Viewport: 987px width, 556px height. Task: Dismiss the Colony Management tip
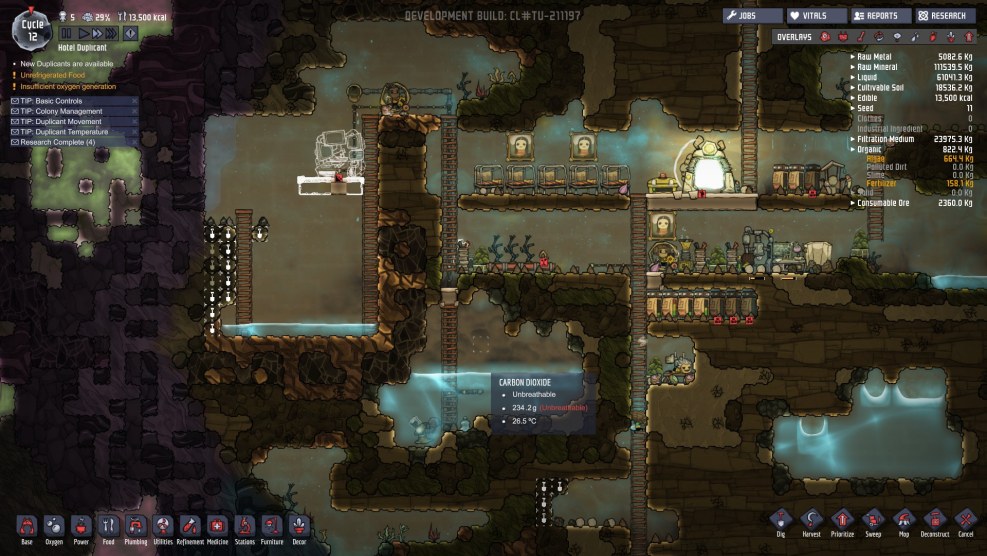[133, 111]
